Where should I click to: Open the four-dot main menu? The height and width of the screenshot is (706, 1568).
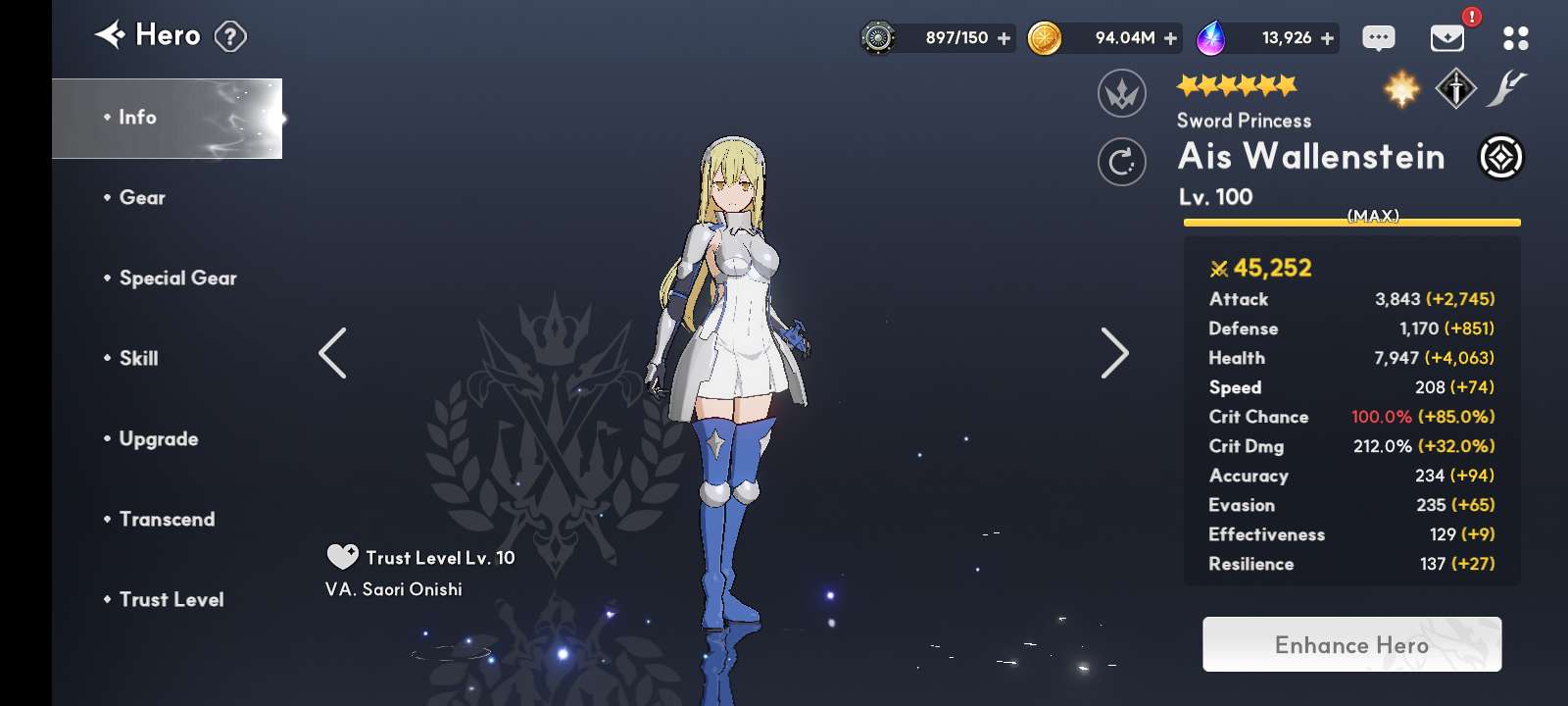click(x=1515, y=38)
